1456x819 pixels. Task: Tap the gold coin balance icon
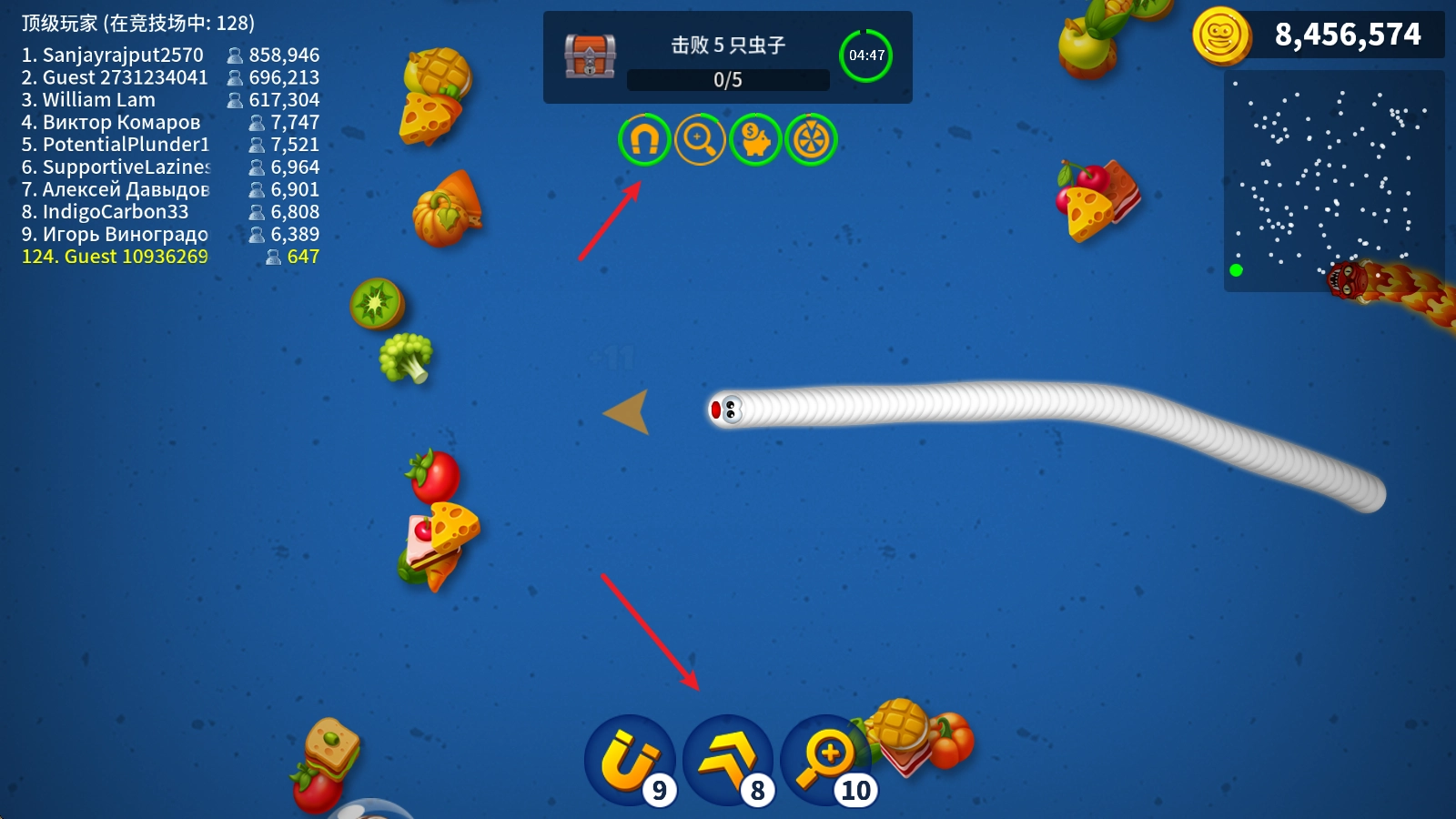[x=1221, y=35]
